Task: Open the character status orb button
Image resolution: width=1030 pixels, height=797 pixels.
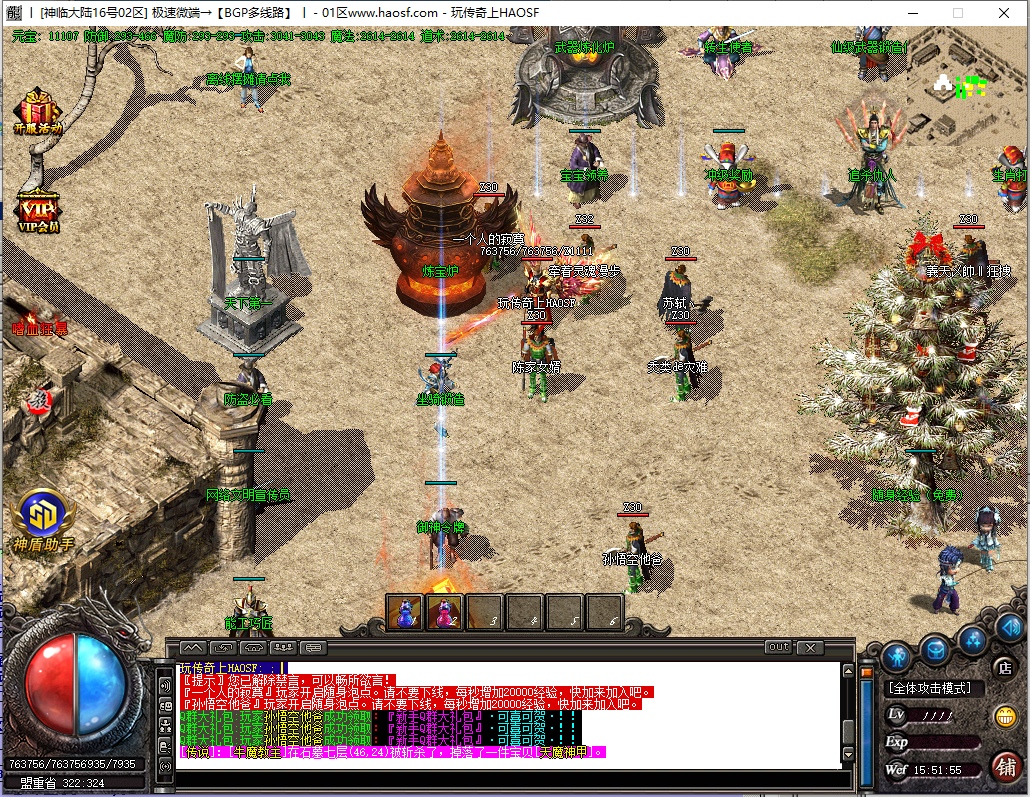Action: [x=896, y=656]
